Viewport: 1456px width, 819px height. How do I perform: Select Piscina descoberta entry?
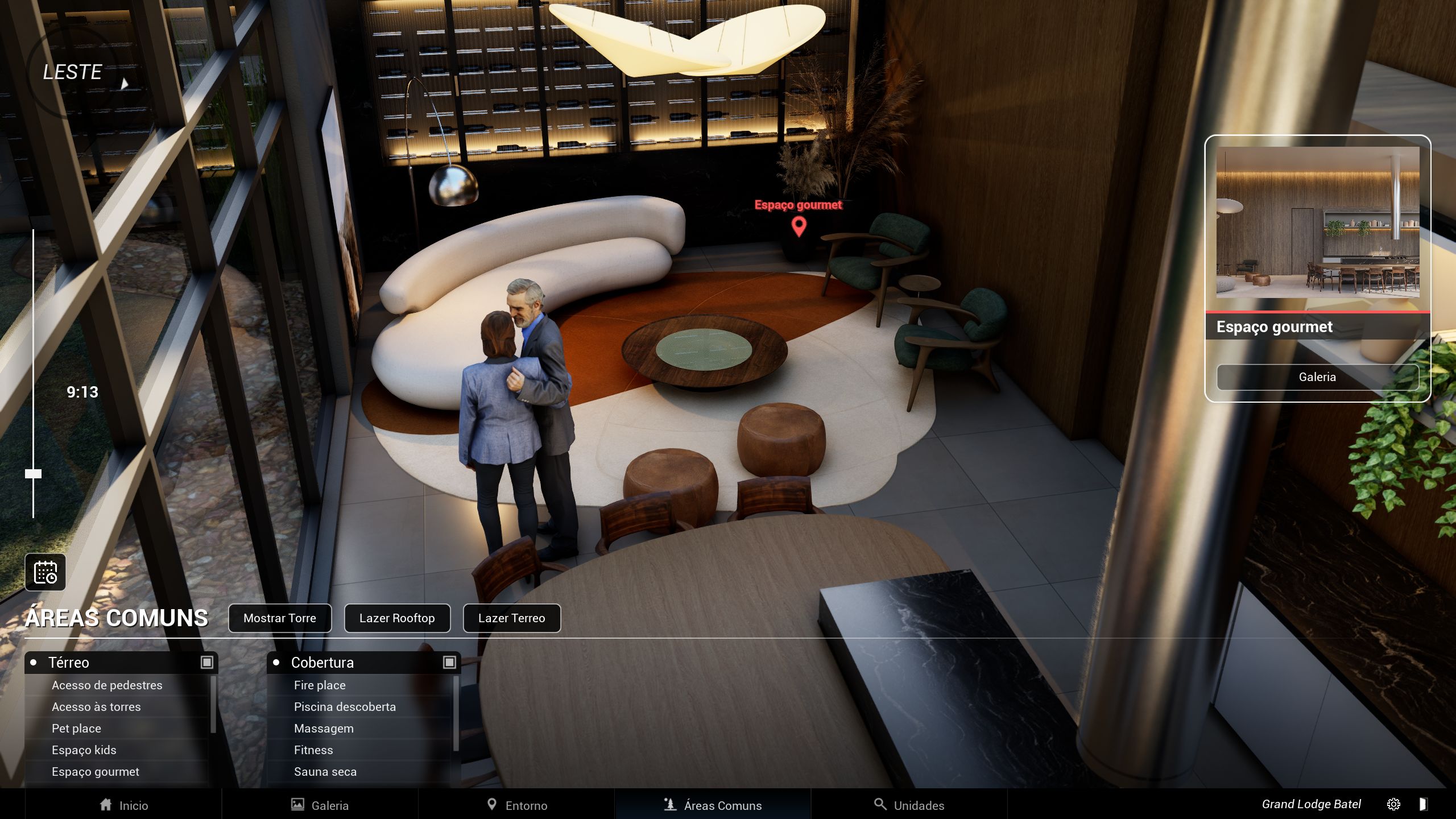[345, 707]
